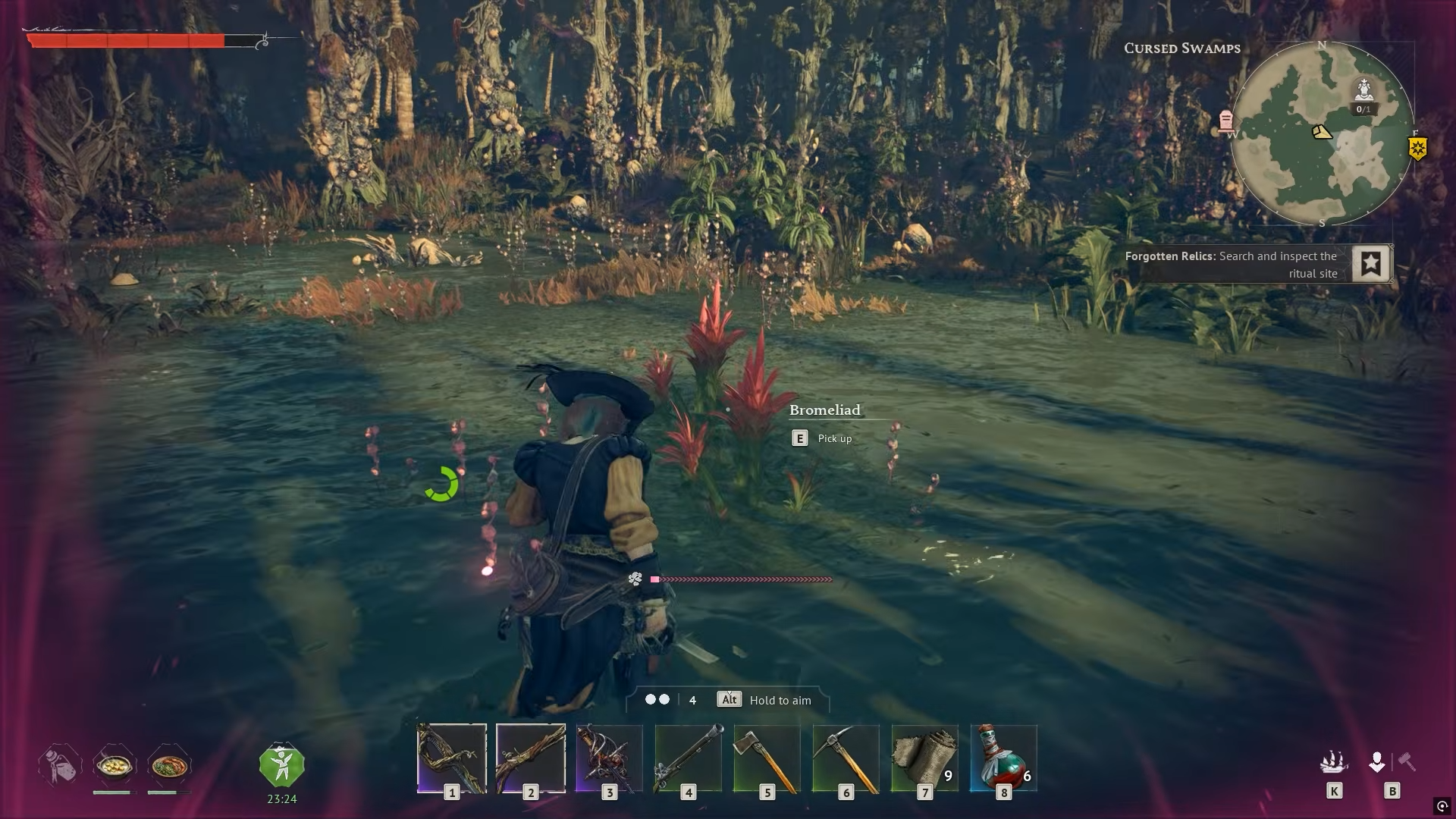Select the stew bowl food buff
The height and width of the screenshot is (819, 1456).
coord(114,766)
